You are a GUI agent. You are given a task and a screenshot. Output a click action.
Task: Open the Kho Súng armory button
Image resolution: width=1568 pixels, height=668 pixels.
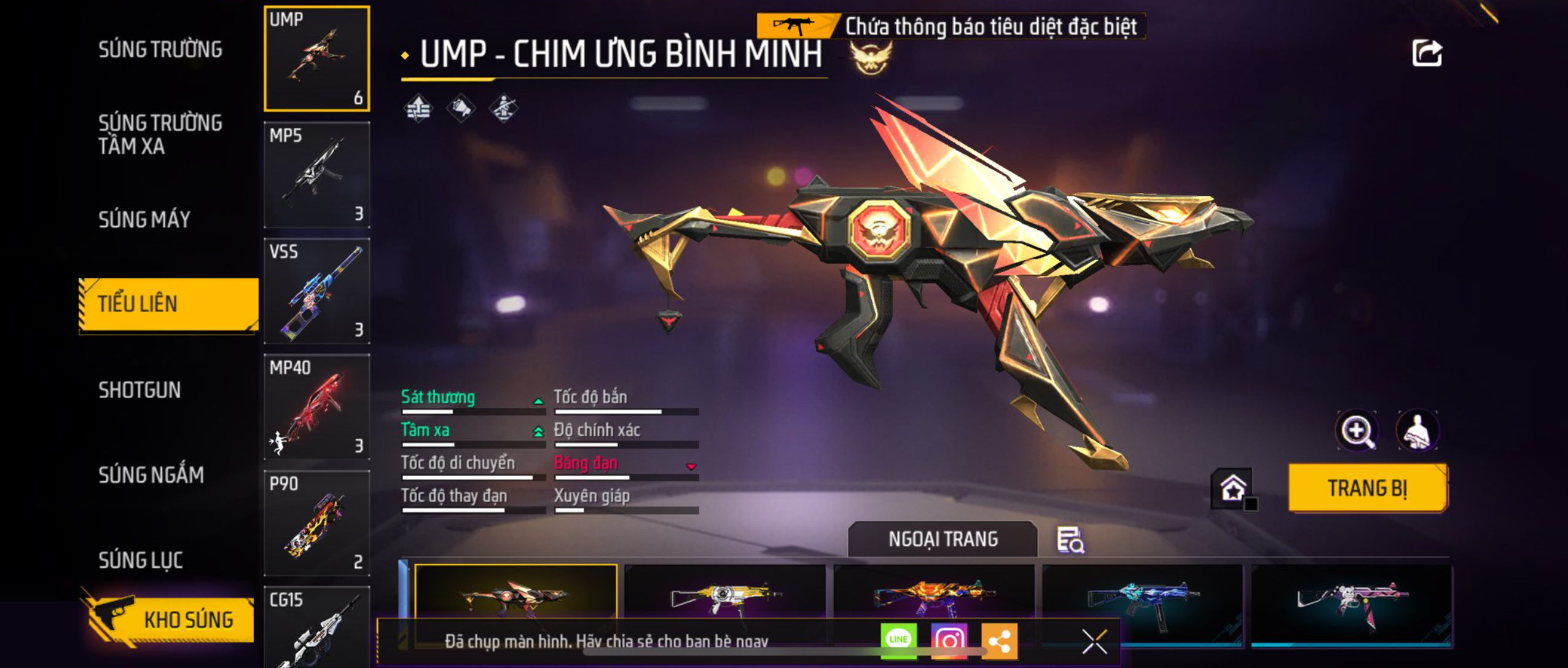(169, 619)
